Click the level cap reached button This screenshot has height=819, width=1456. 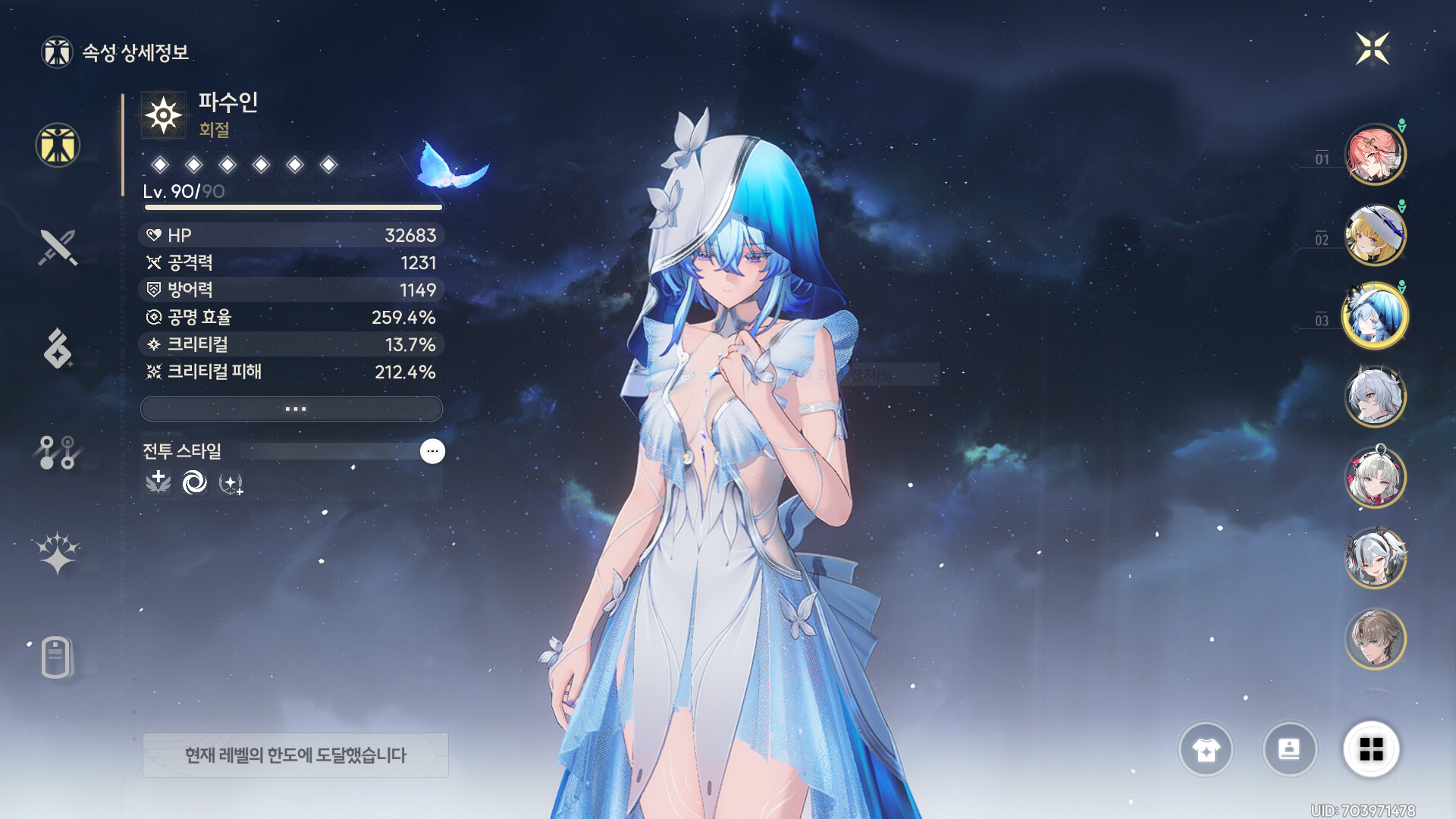[x=295, y=755]
